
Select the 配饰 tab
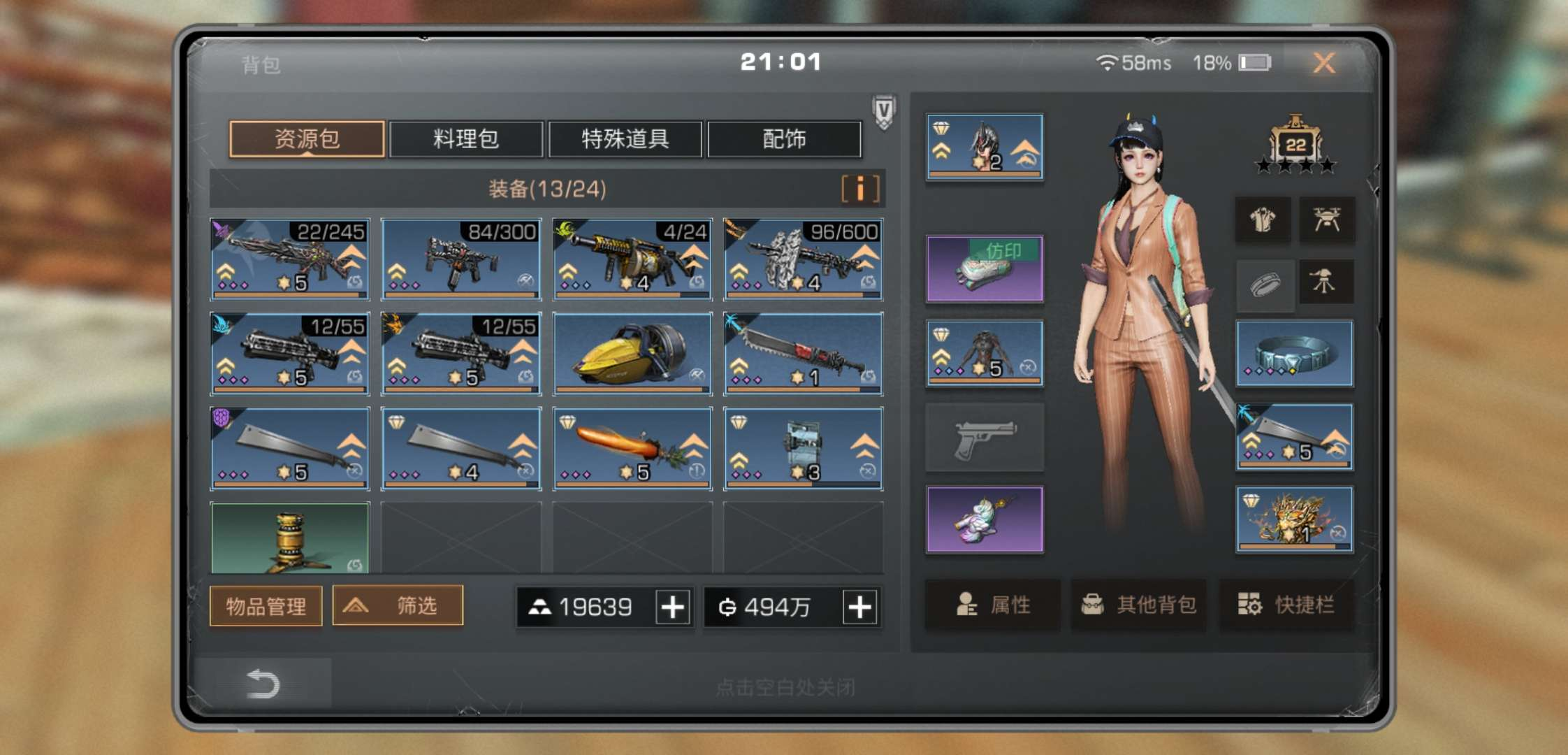tap(784, 139)
